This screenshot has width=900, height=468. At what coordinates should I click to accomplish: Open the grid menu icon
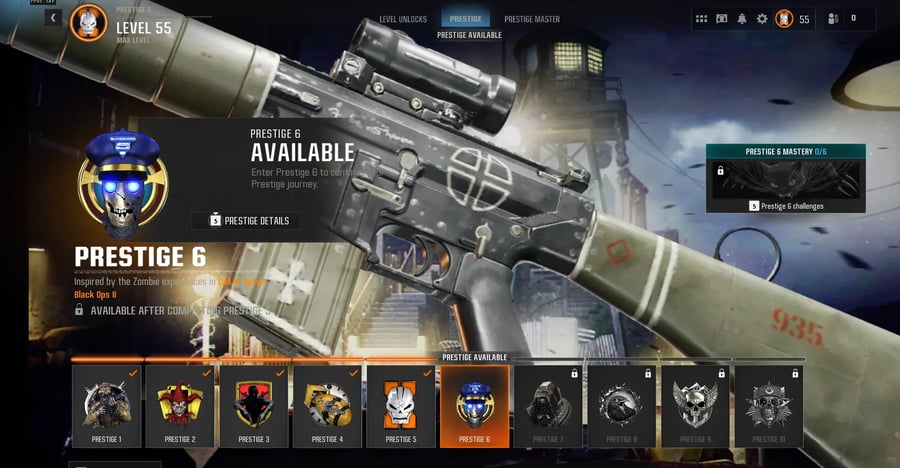click(701, 18)
